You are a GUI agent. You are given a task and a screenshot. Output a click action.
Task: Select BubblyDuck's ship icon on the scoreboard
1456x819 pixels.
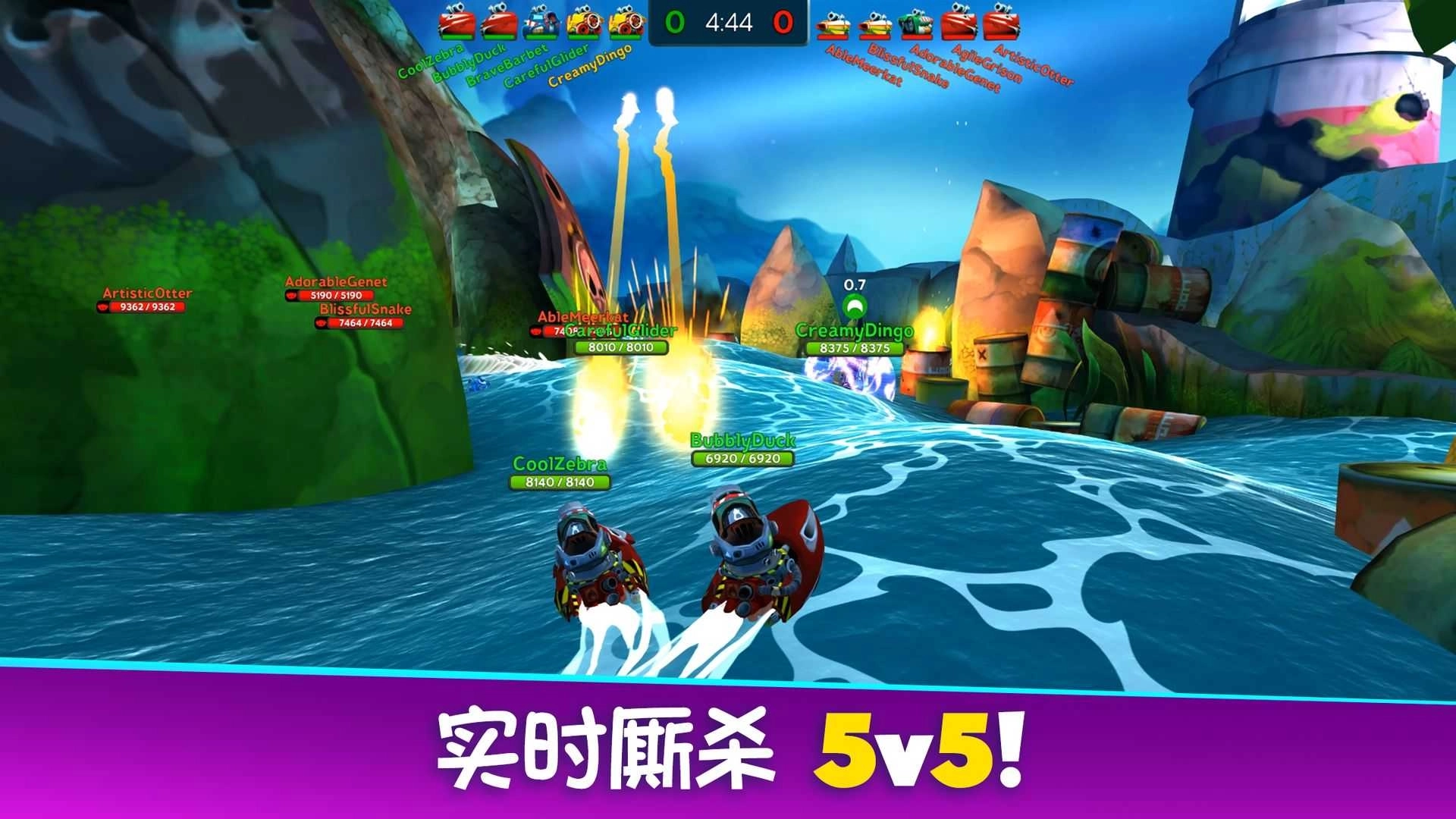tap(499, 24)
